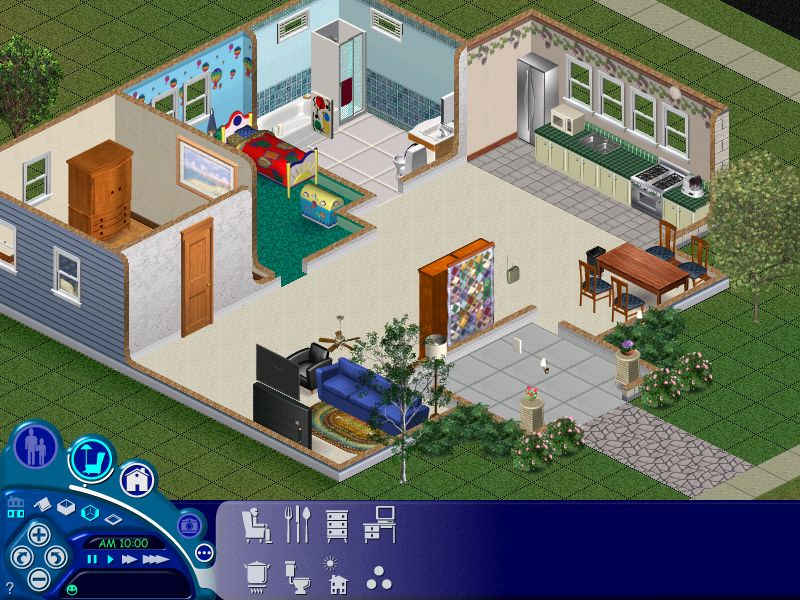Browse the Seating category with armchair icon

(x=257, y=524)
